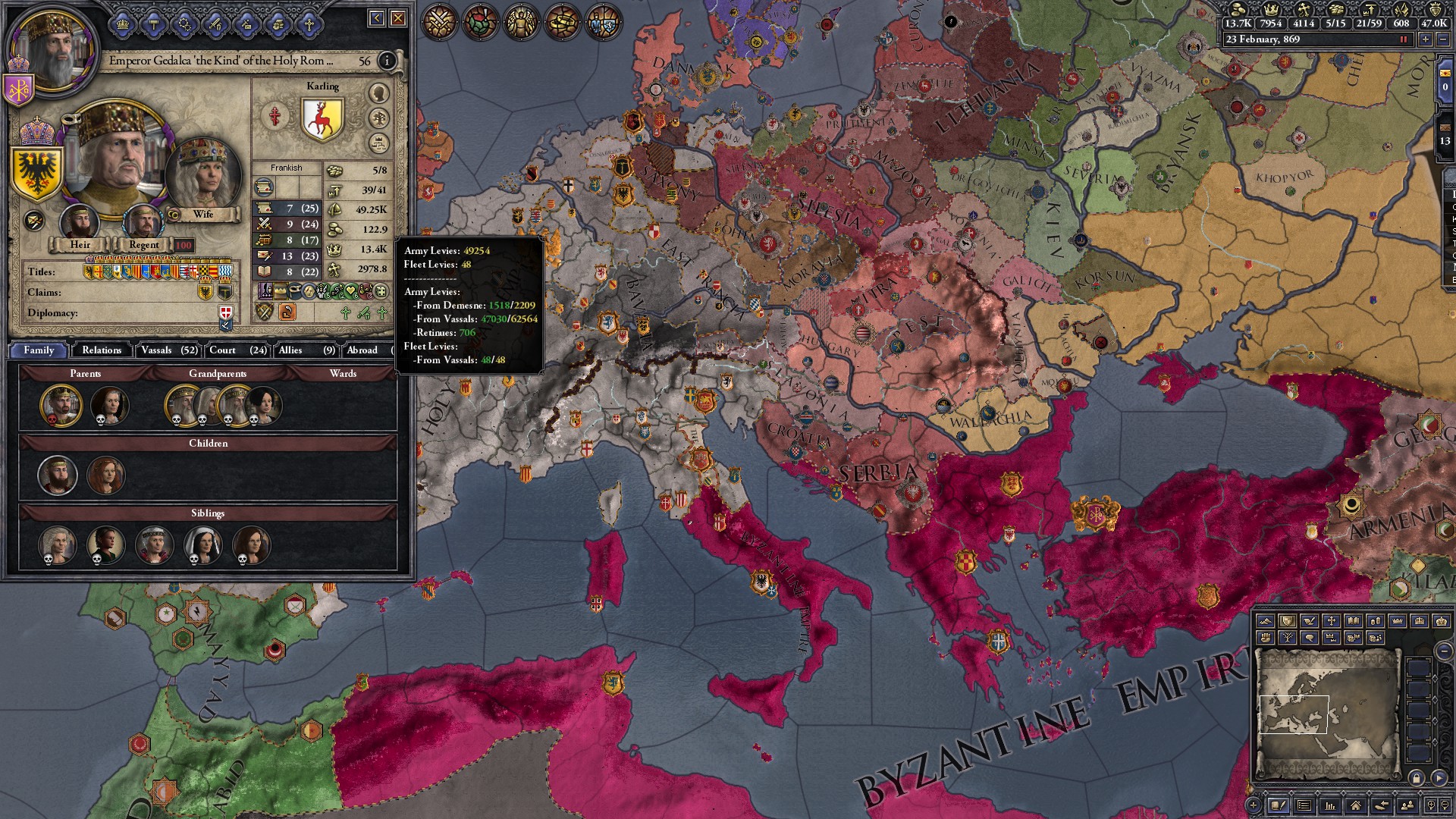
Task: Show the Court tab
Action: 237,350
